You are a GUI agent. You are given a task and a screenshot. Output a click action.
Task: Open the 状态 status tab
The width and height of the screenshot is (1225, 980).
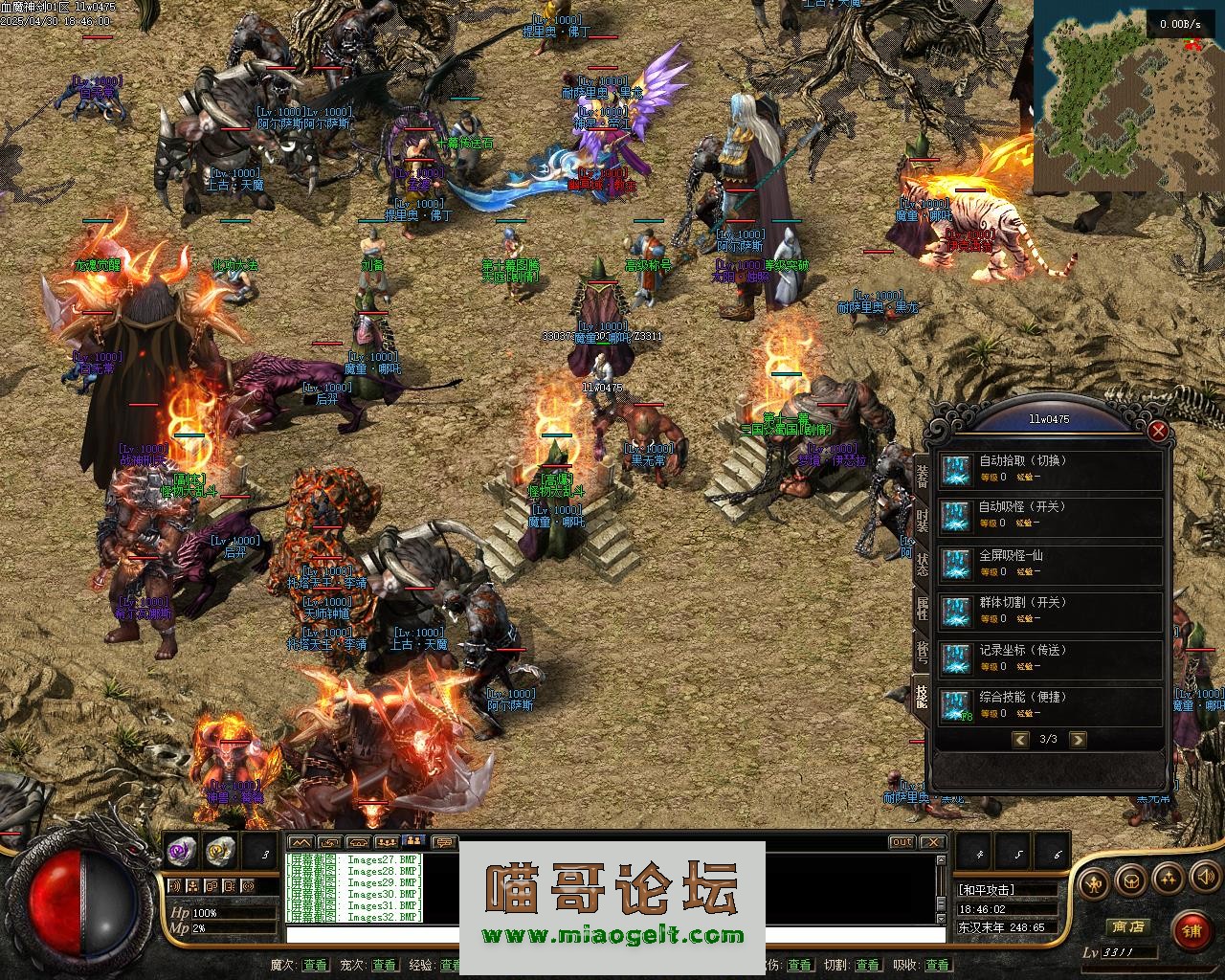[x=922, y=564]
